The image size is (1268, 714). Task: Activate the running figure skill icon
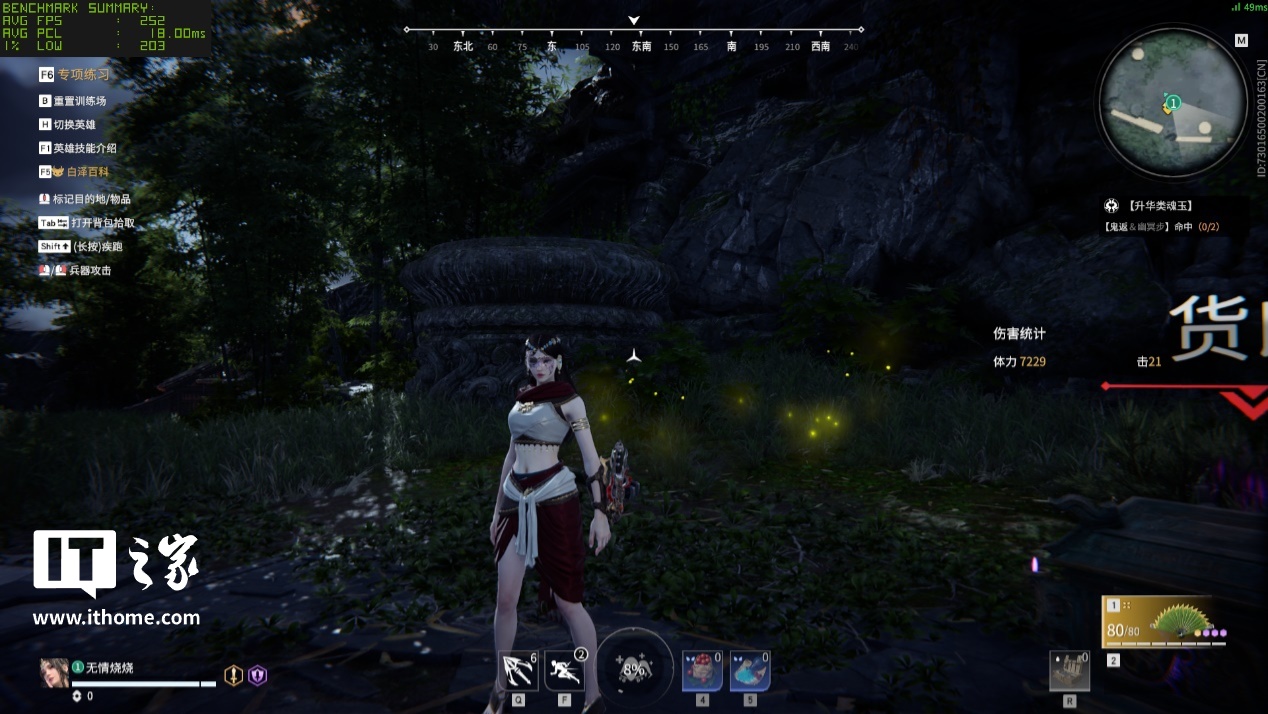(x=564, y=671)
